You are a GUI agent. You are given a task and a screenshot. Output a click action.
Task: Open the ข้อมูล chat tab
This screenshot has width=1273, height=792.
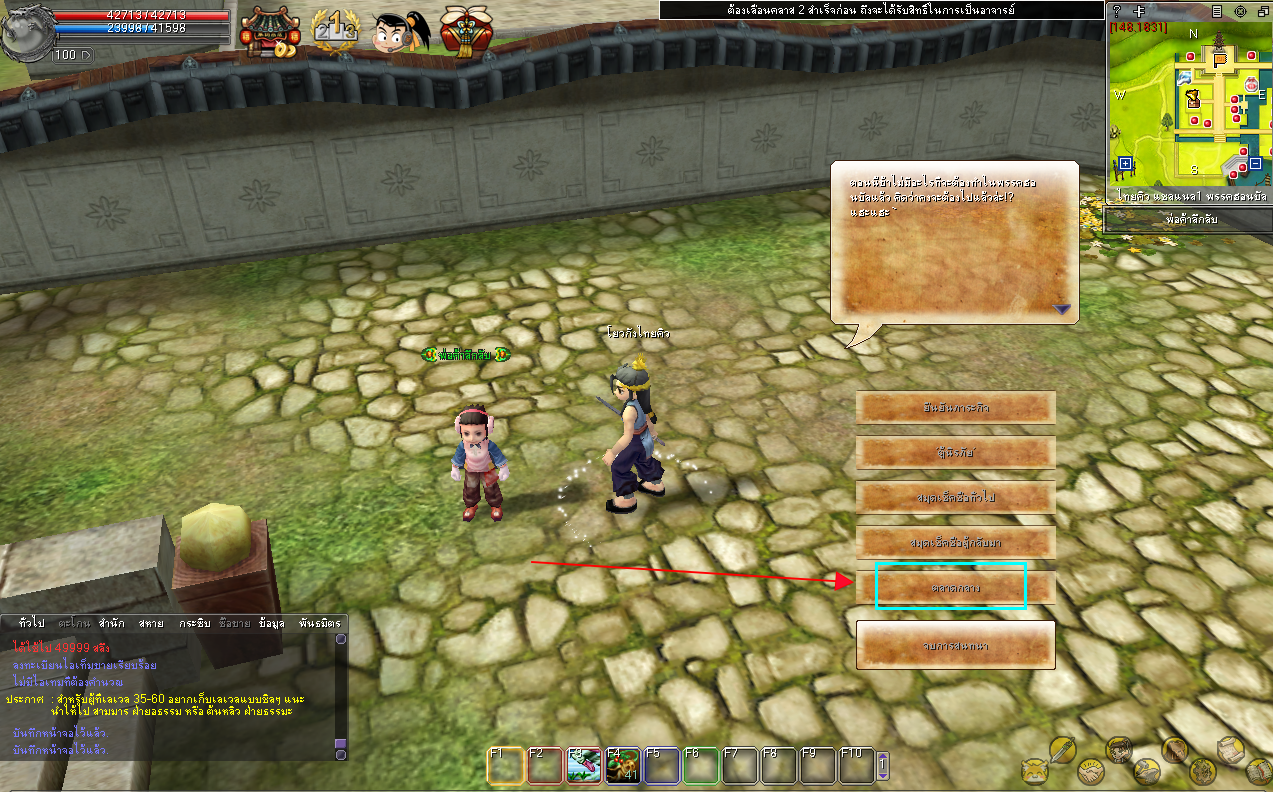click(x=271, y=623)
